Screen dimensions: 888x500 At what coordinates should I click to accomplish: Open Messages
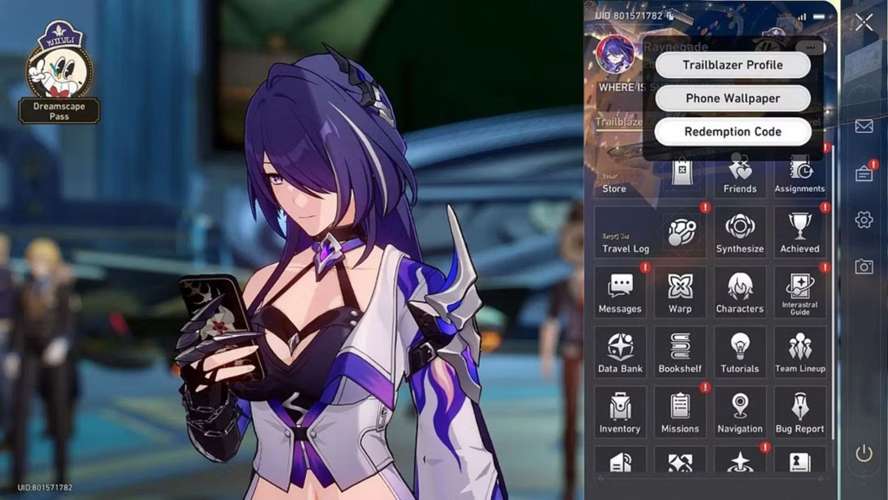tap(620, 293)
